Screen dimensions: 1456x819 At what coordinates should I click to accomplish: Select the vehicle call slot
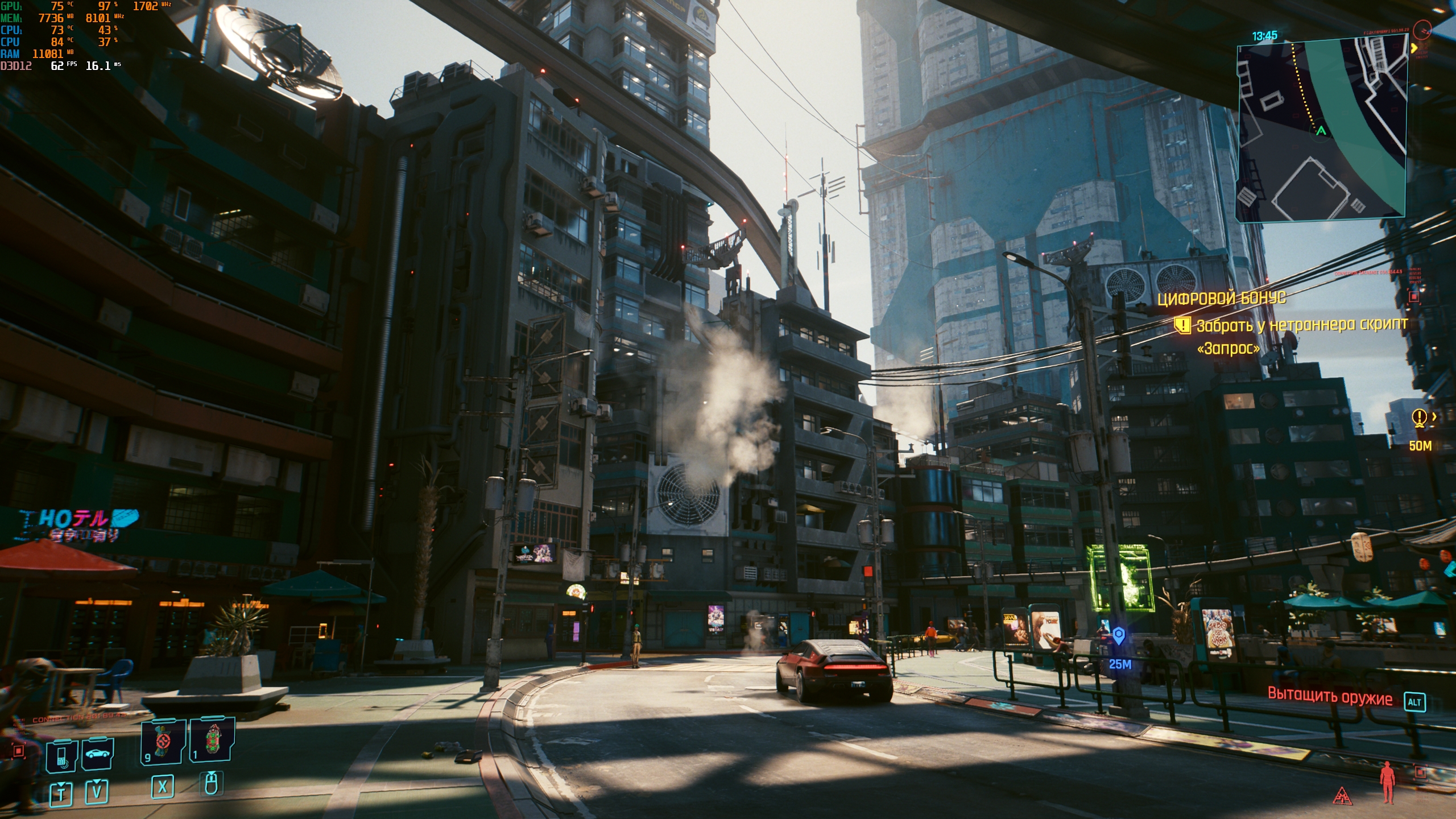coord(97,754)
